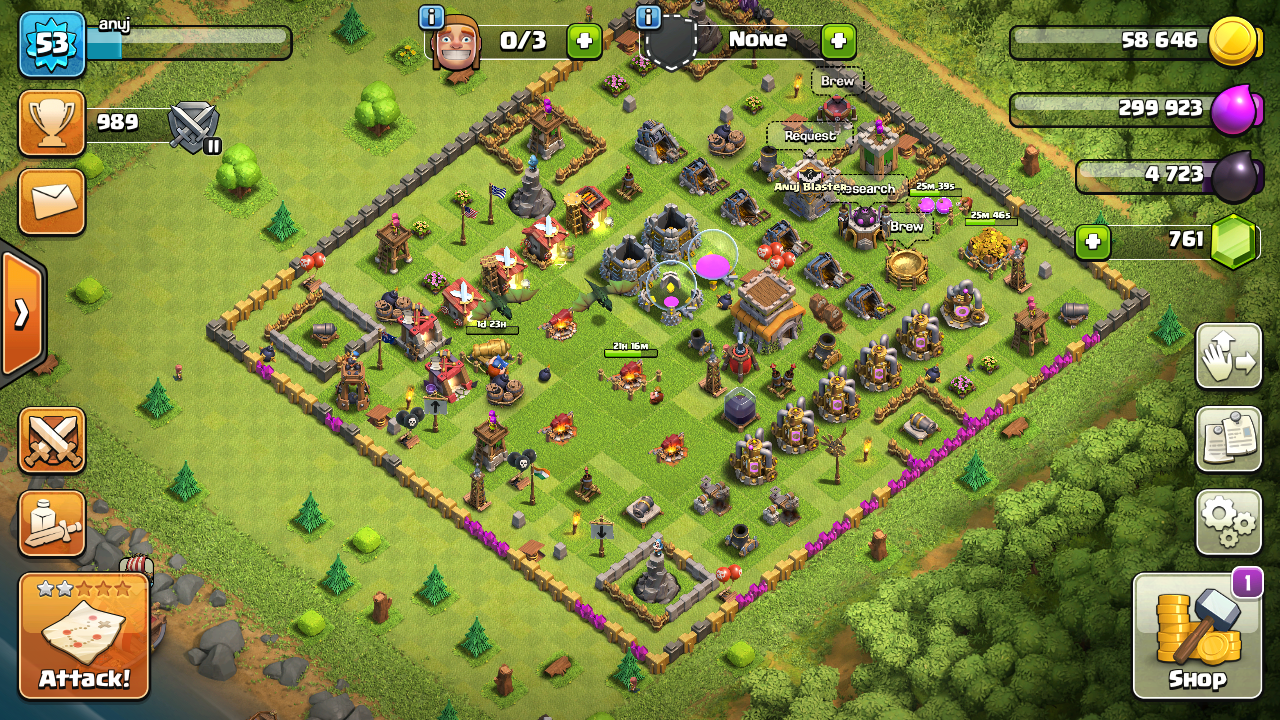Show shield info via the info icon

pyautogui.click(x=648, y=17)
